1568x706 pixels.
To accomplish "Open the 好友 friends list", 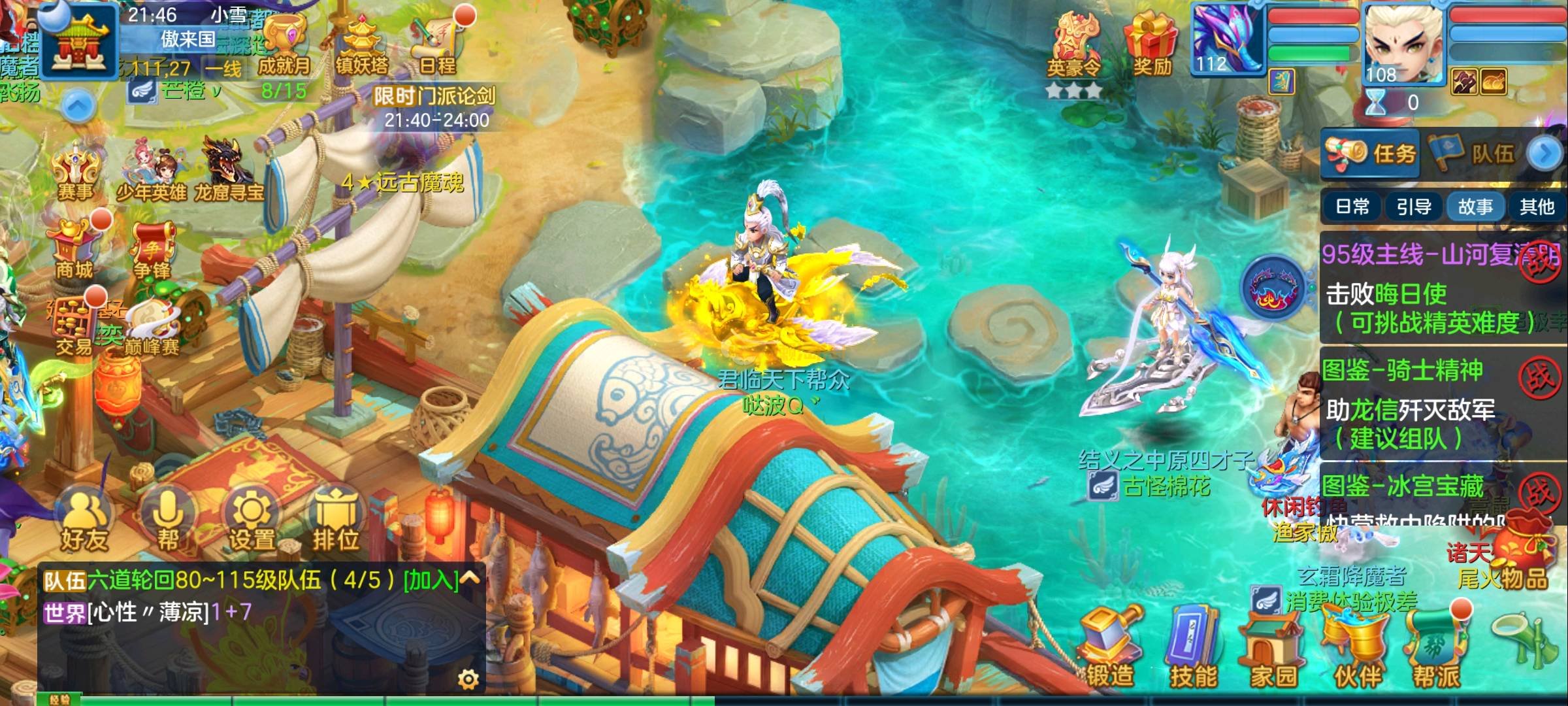I will pyautogui.click(x=84, y=524).
